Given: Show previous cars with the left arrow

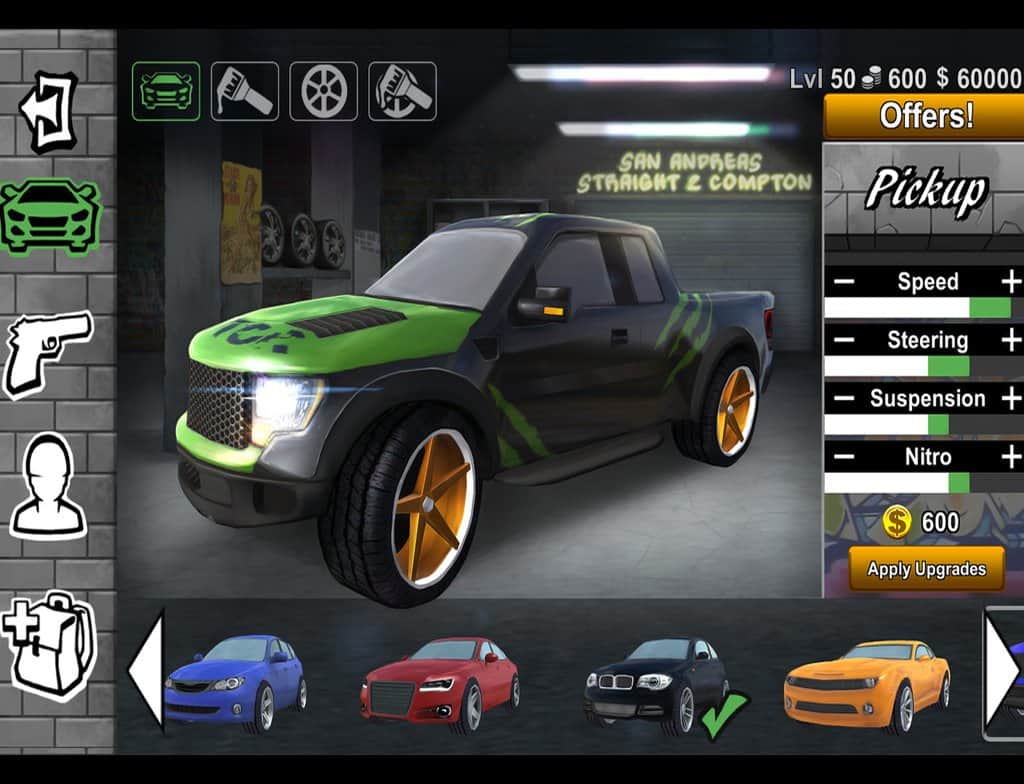Looking at the screenshot, I should pyautogui.click(x=146, y=670).
